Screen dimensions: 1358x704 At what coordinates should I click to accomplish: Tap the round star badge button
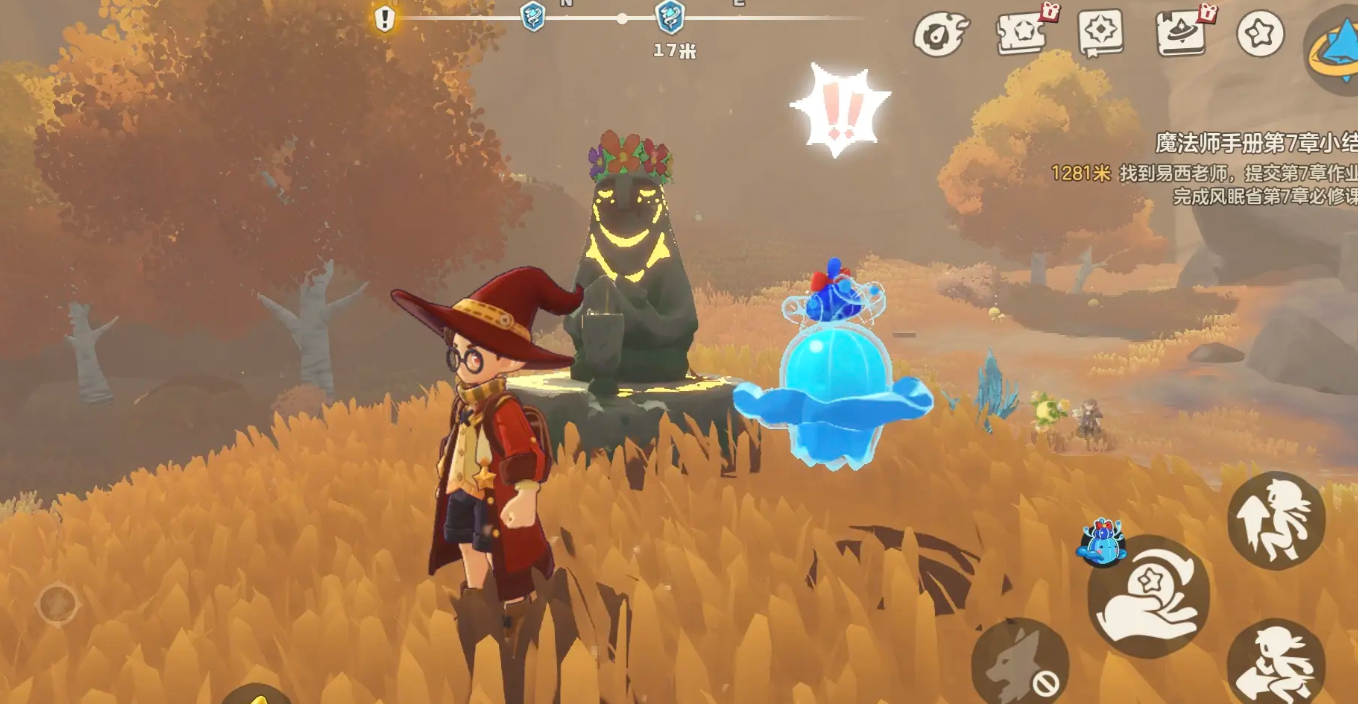(x=1260, y=33)
